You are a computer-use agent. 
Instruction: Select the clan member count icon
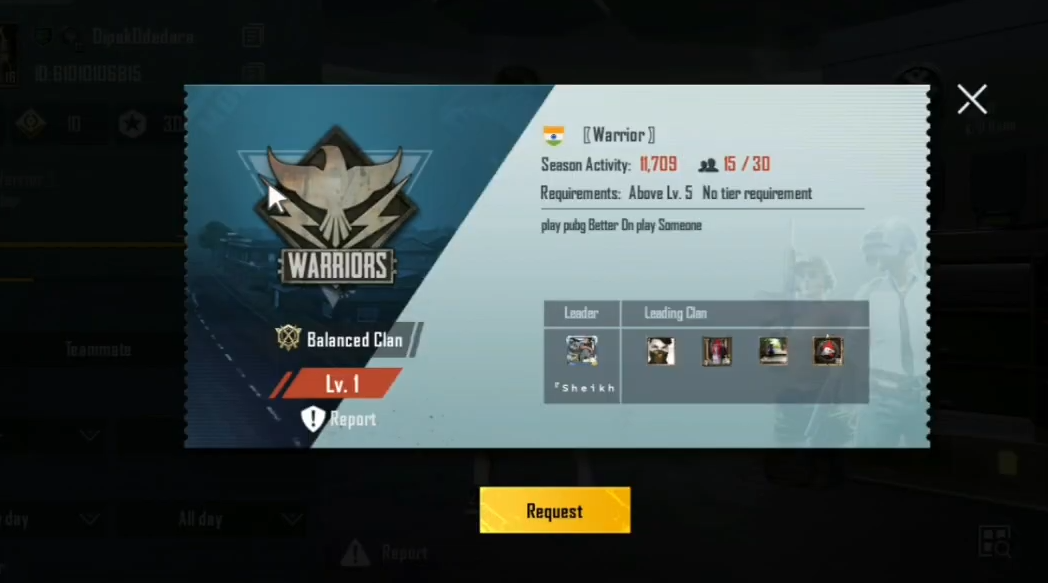pyautogui.click(x=708, y=165)
